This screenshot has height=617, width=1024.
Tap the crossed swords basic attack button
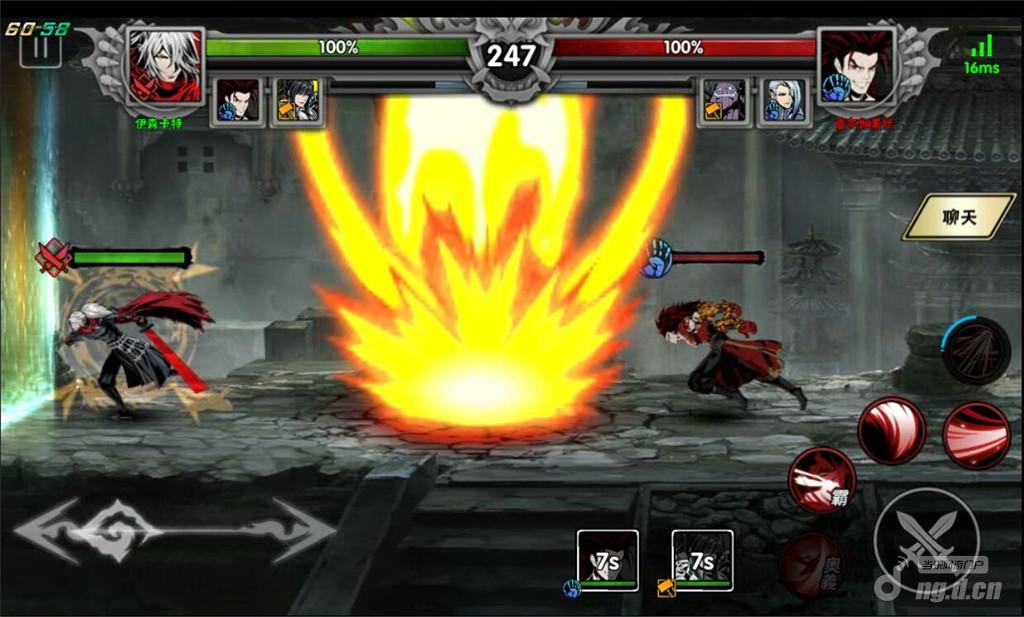point(925,538)
